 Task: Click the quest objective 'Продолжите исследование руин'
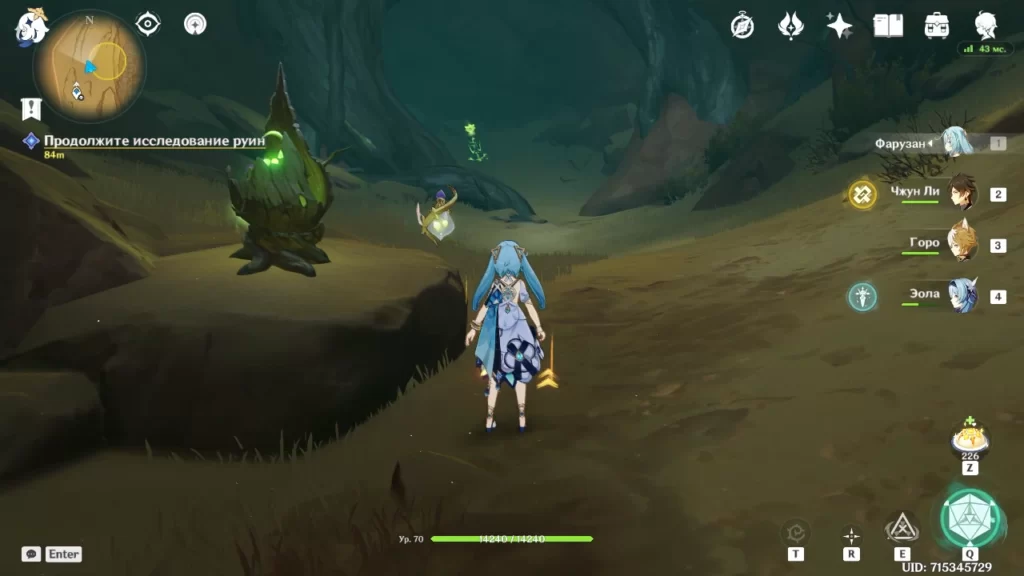tap(154, 141)
